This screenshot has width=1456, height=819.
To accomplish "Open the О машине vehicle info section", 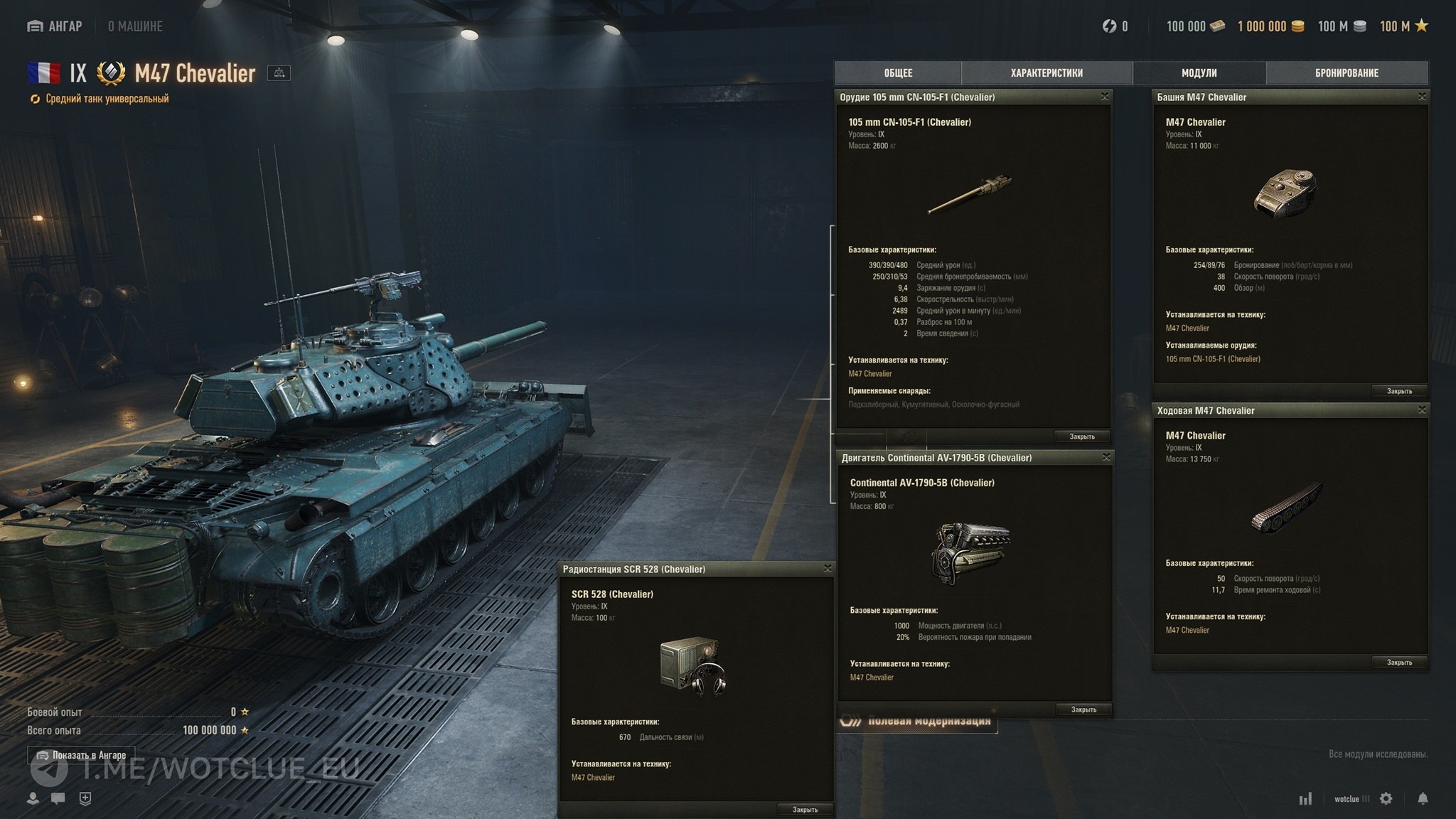I will [x=135, y=26].
